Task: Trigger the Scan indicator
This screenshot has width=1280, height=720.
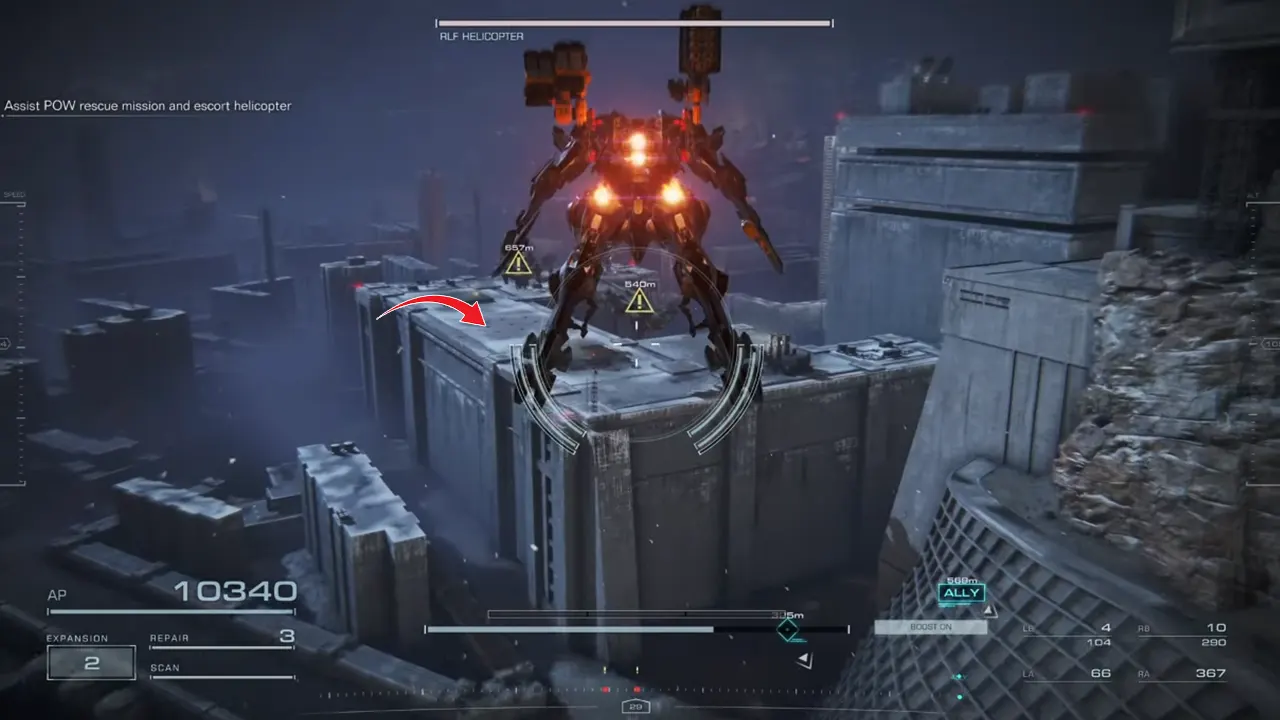Action: 222,669
